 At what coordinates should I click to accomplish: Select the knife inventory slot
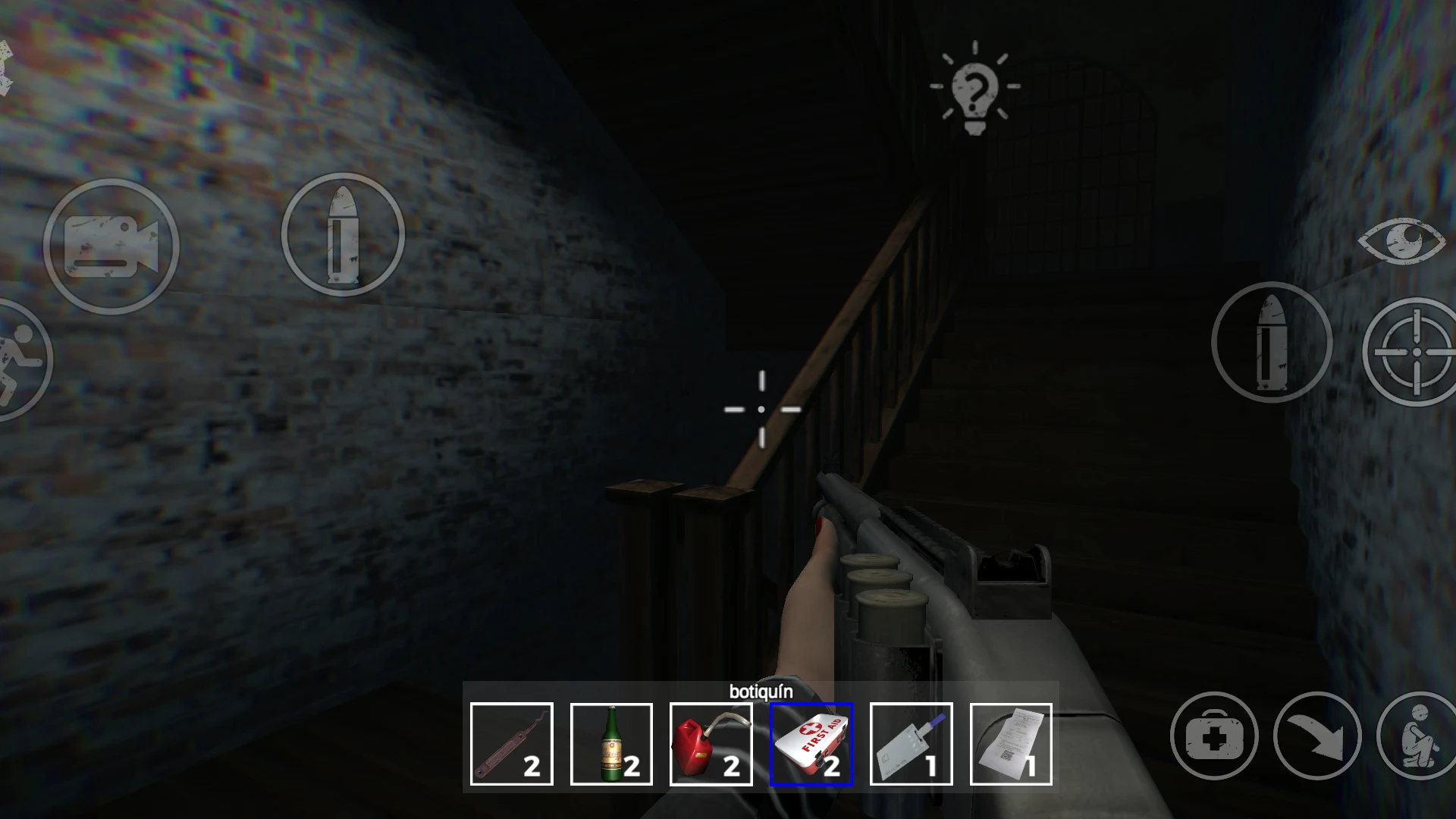pos(912,742)
